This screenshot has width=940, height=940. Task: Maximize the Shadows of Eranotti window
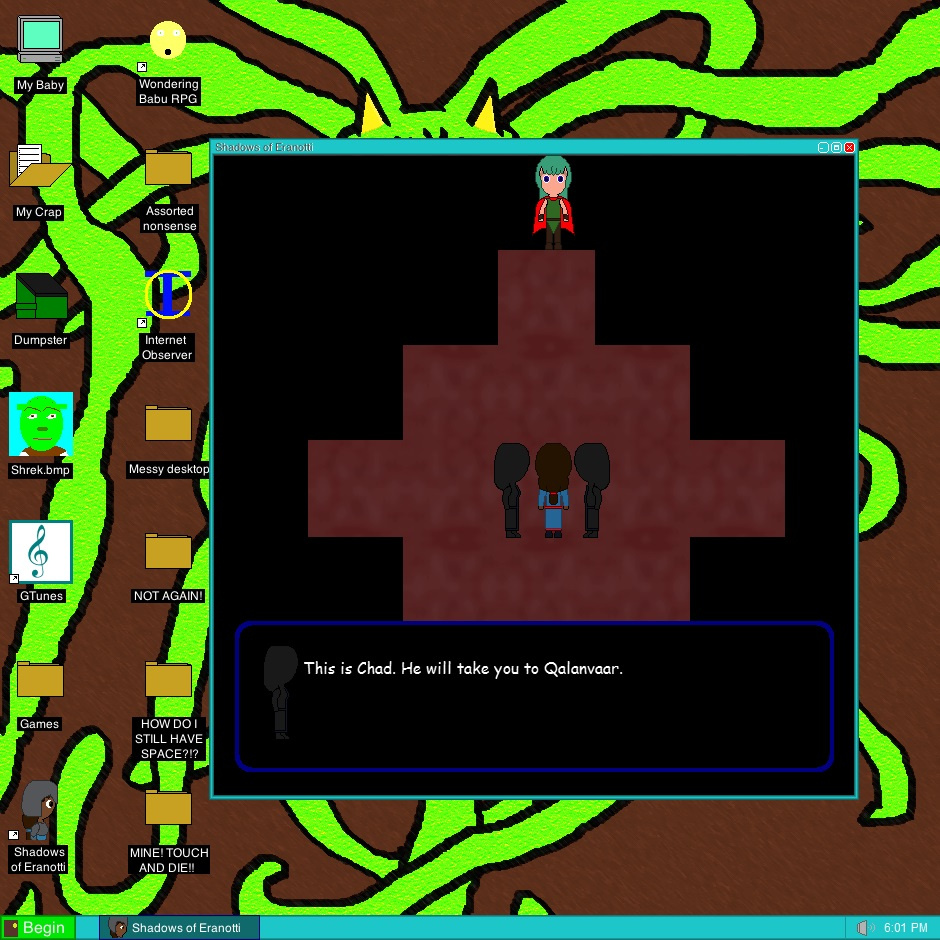pos(837,147)
